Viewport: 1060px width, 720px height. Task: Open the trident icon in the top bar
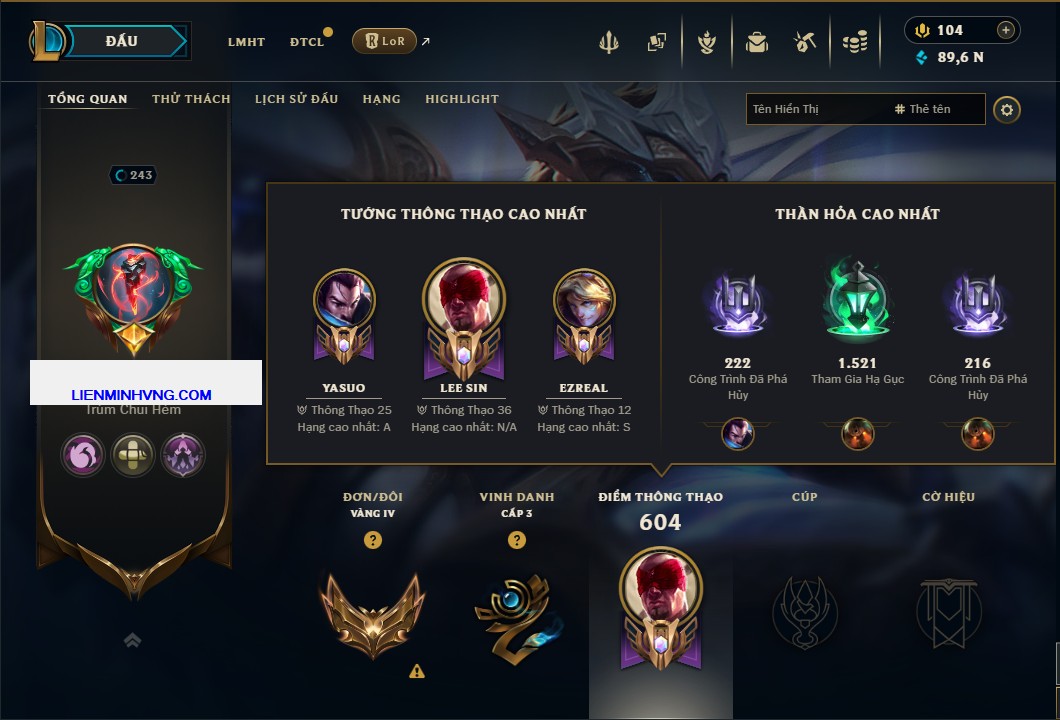(608, 42)
